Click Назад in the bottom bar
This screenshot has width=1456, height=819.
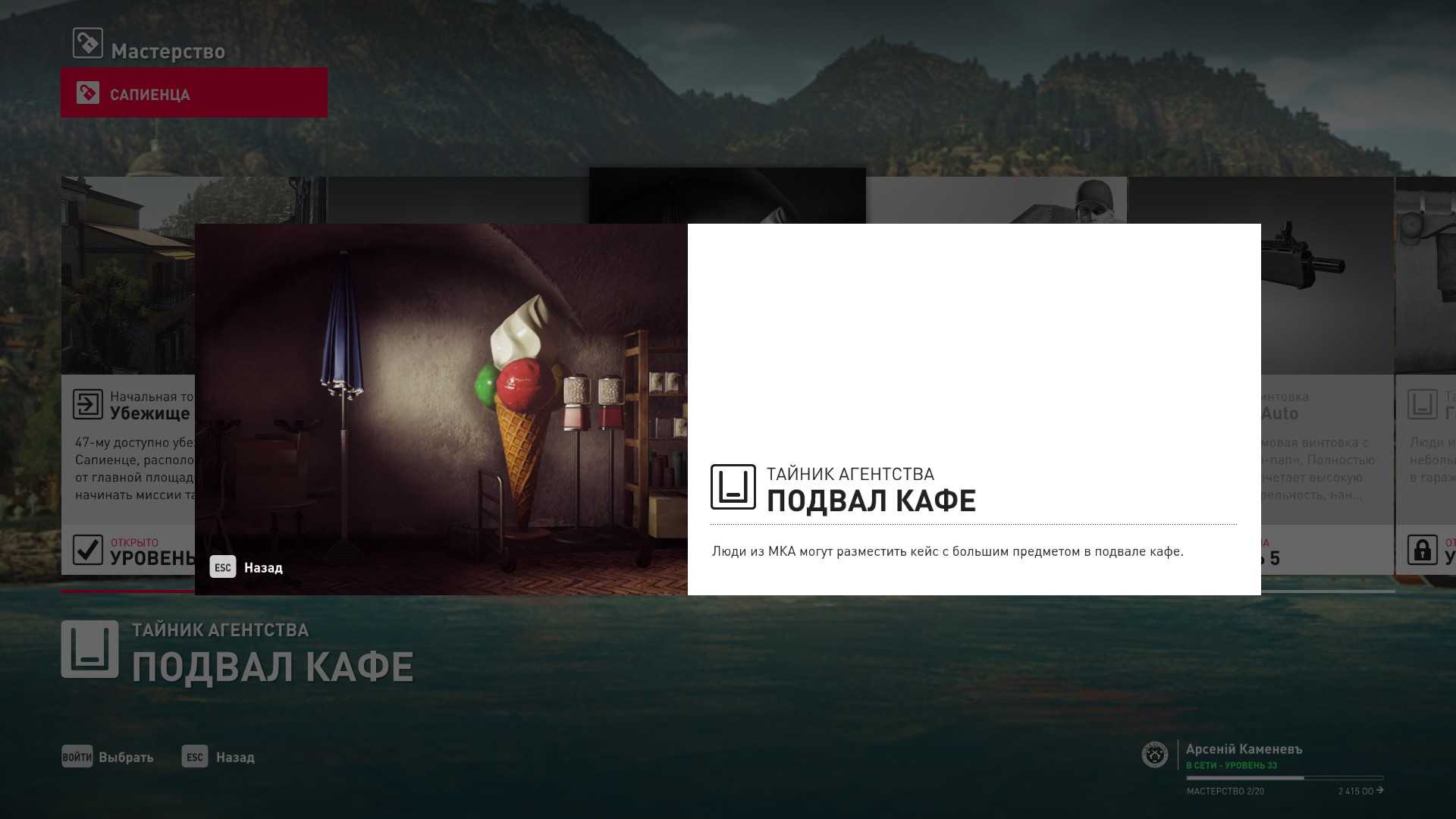click(x=219, y=757)
